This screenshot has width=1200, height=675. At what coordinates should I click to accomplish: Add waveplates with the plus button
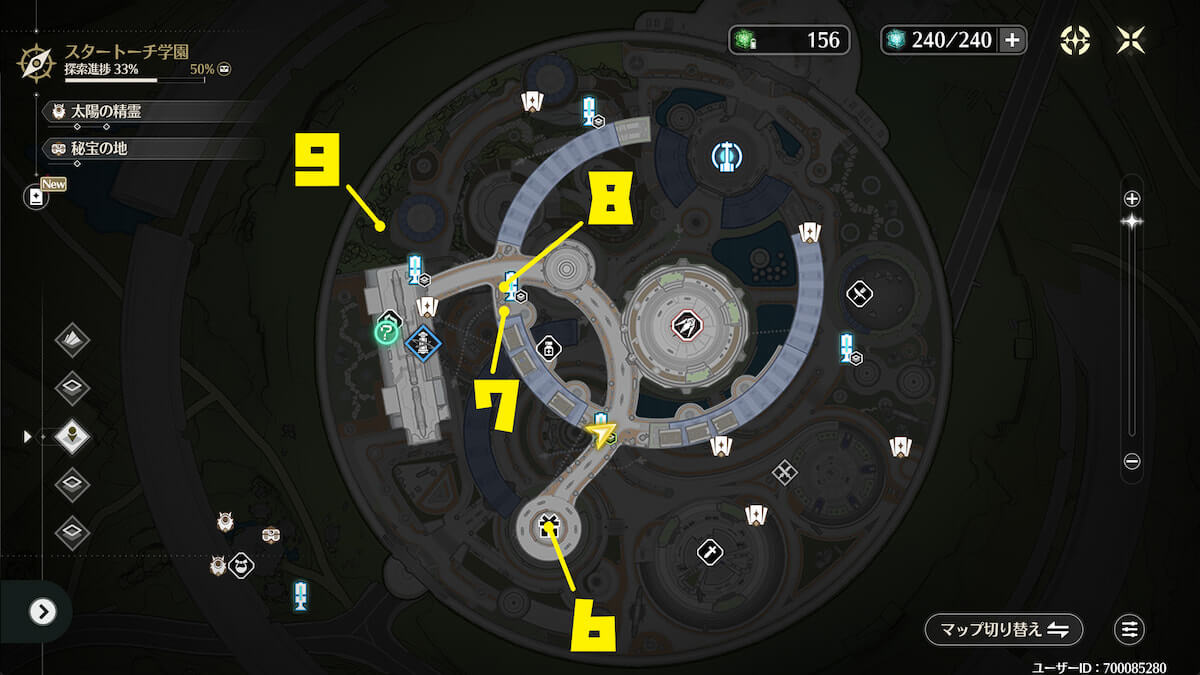click(x=1012, y=40)
